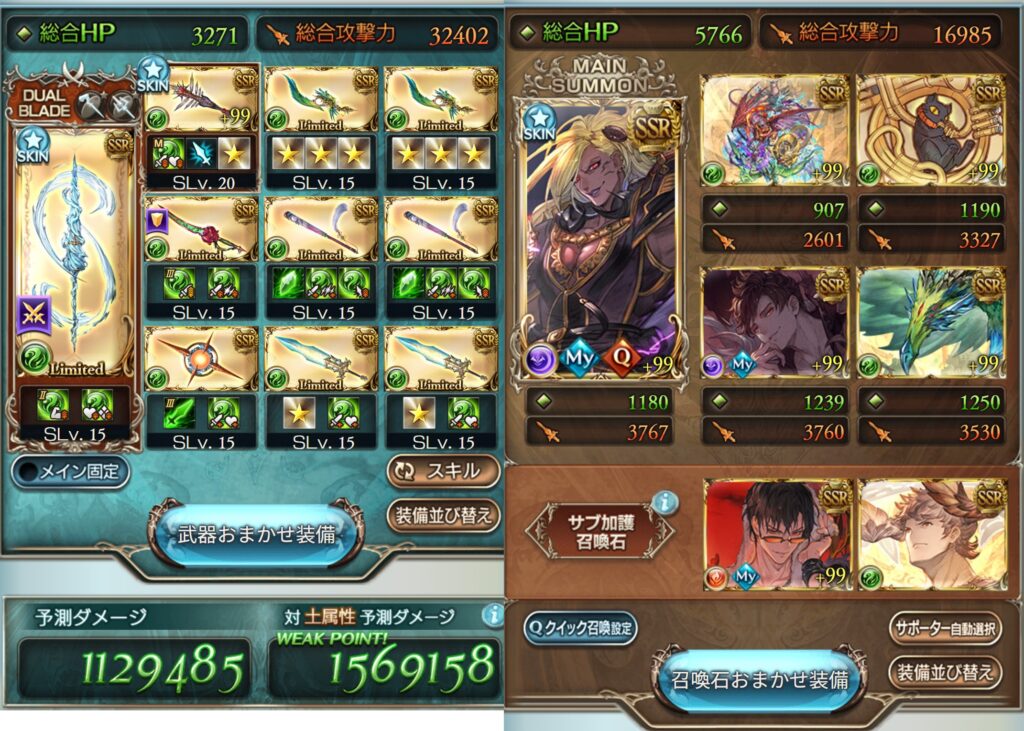The width and height of the screenshot is (1024, 731).
Task: Open the info icon beside predicted damage
Action: 491,615
